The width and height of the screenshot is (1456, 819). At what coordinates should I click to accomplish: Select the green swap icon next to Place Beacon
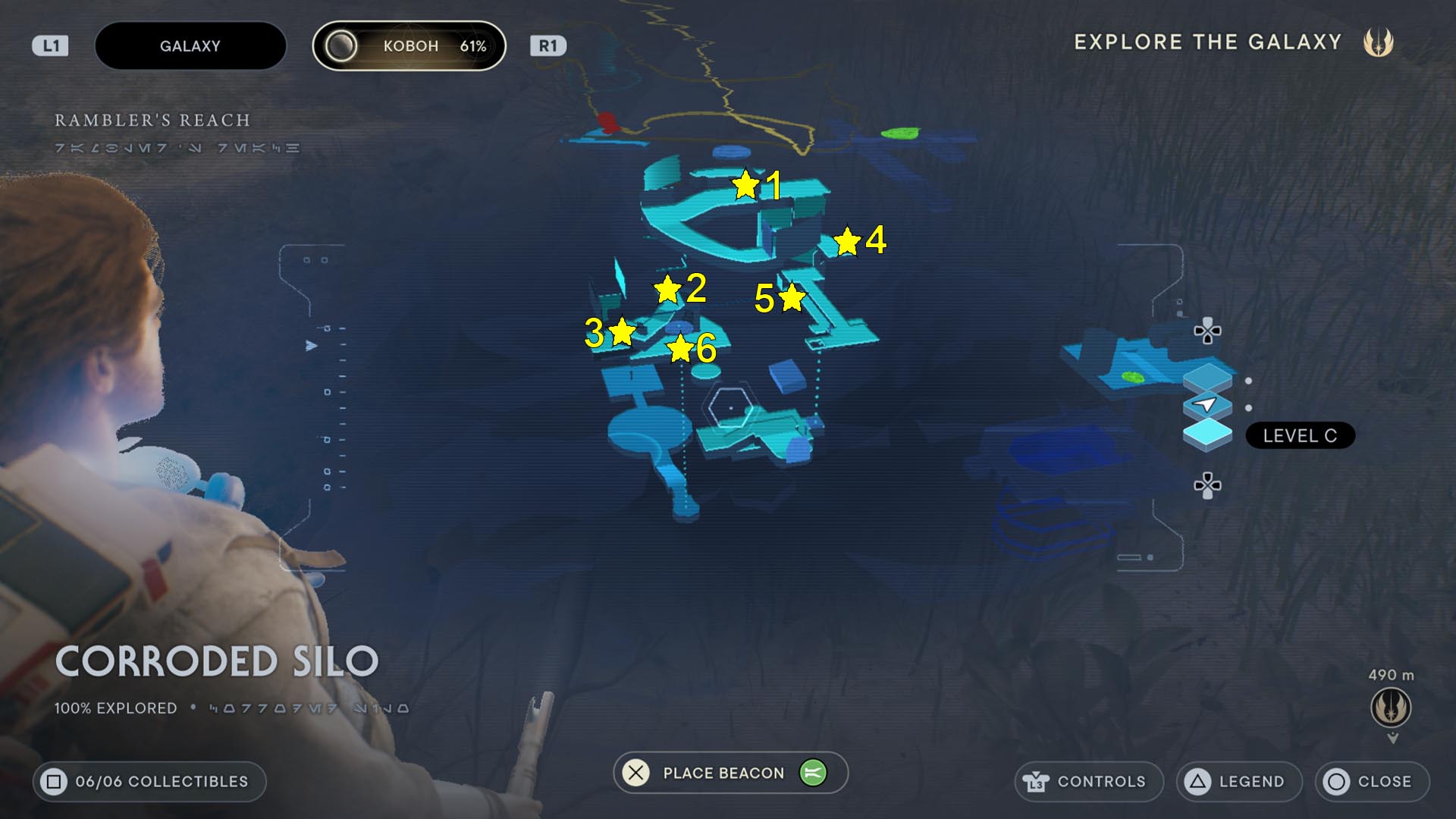(x=815, y=773)
